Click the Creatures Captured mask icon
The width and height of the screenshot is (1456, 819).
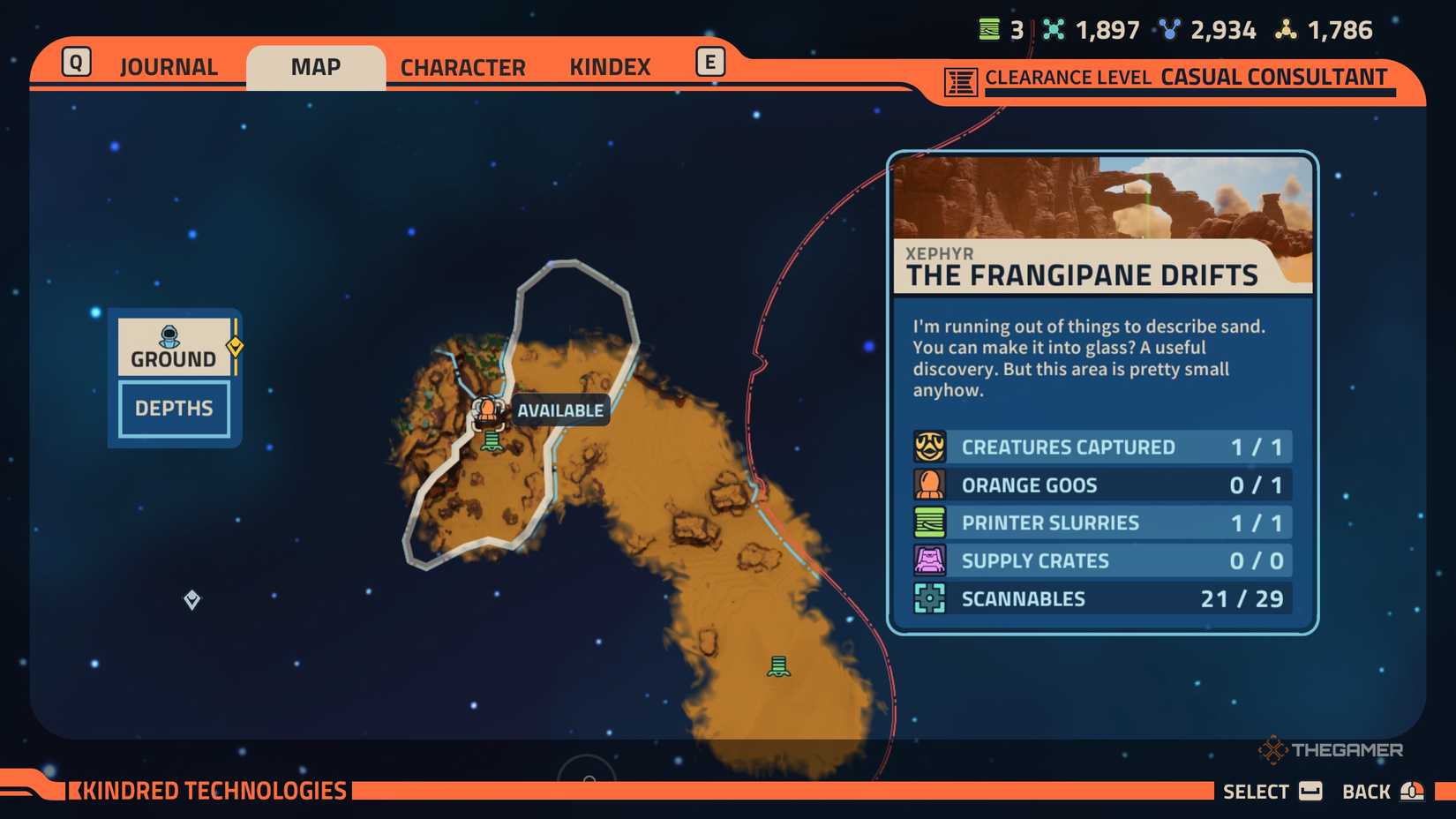click(931, 447)
